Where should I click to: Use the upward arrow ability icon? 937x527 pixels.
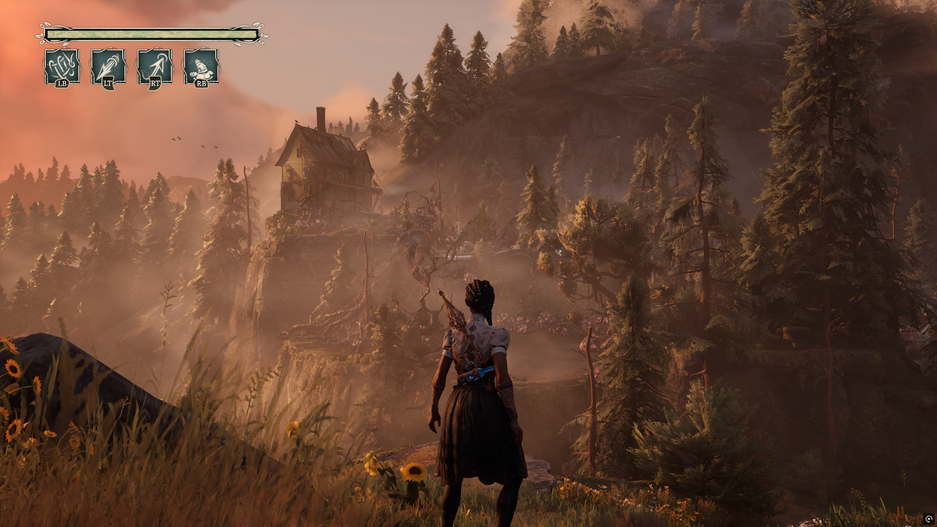coord(154,66)
